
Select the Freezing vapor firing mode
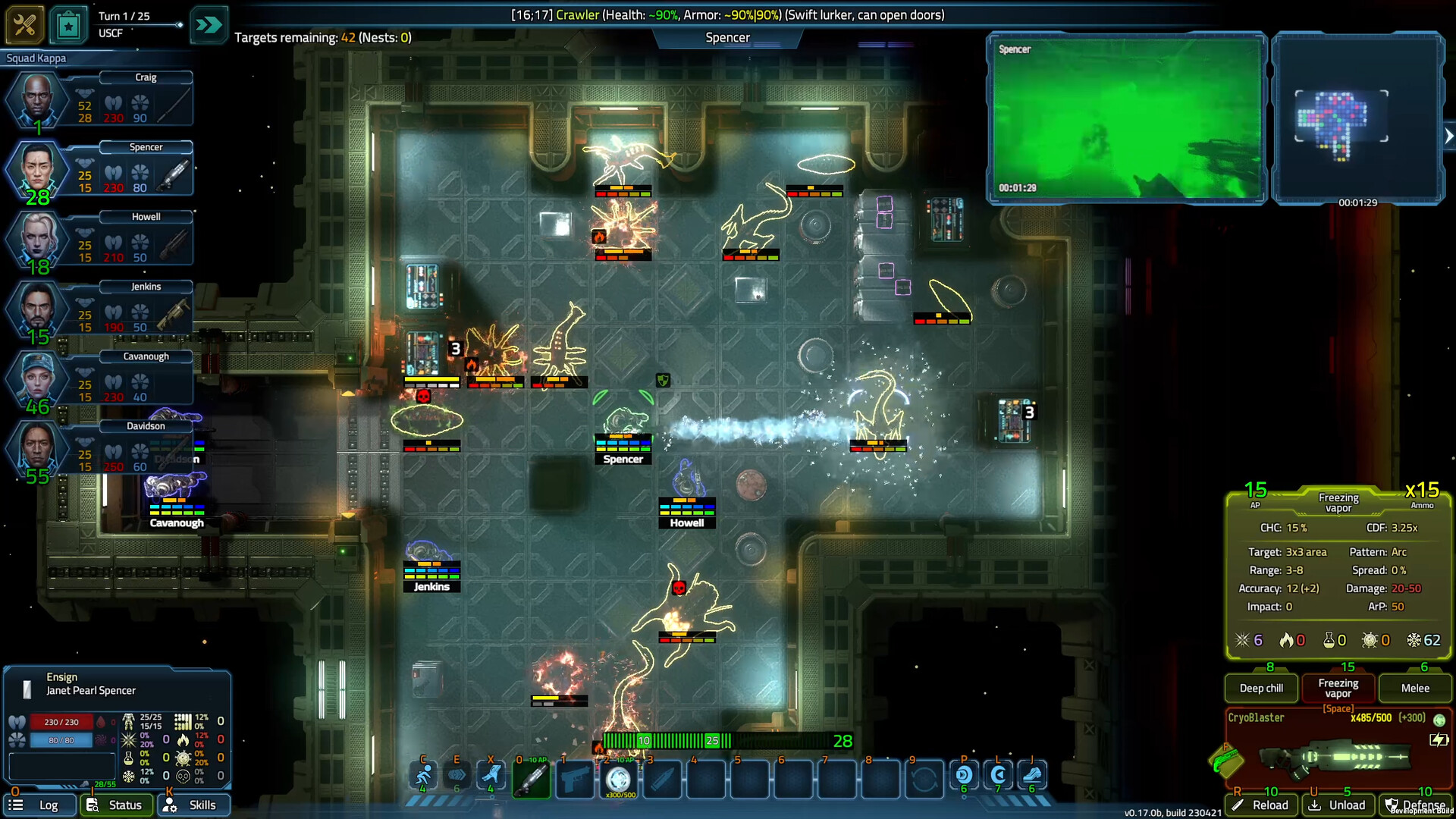pos(1338,688)
